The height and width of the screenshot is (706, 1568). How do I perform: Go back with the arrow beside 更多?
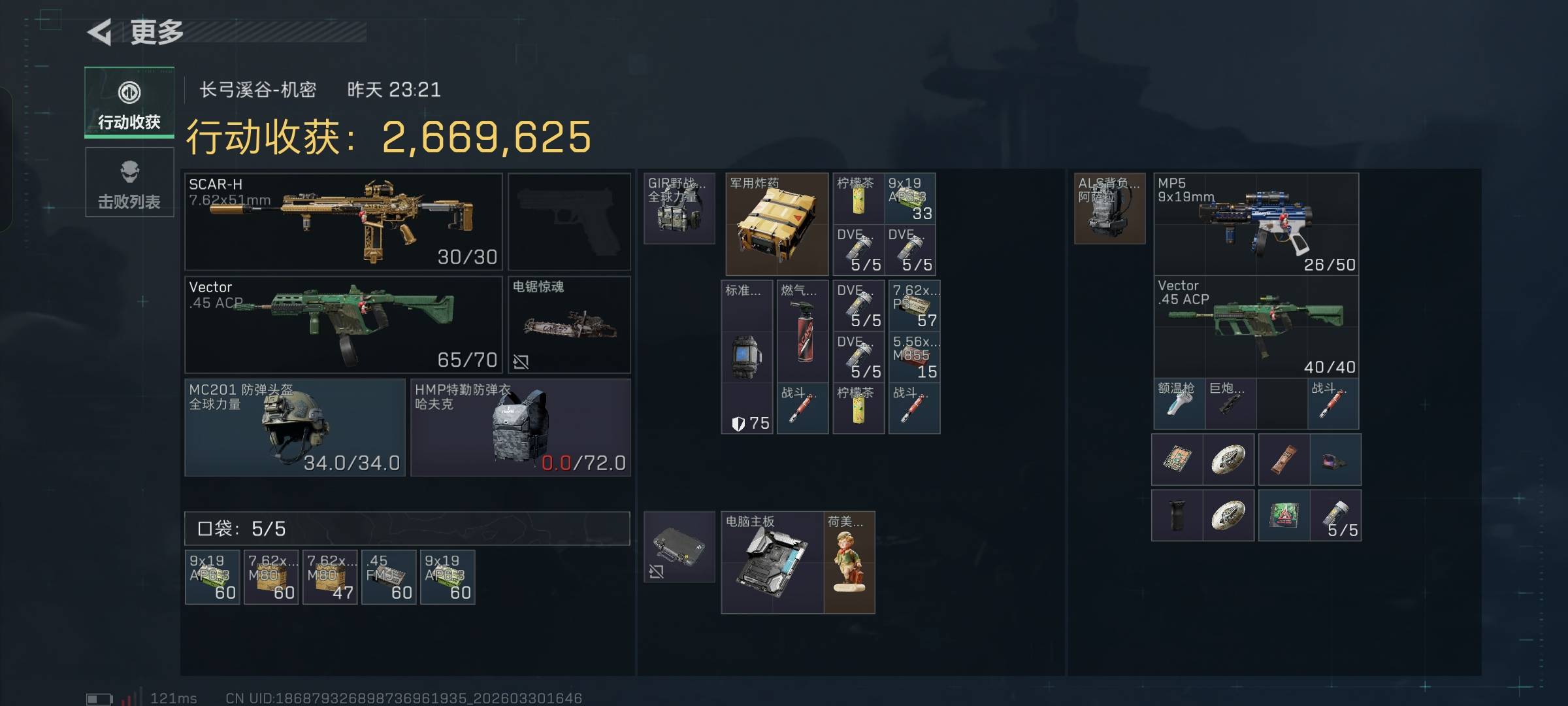point(101,32)
